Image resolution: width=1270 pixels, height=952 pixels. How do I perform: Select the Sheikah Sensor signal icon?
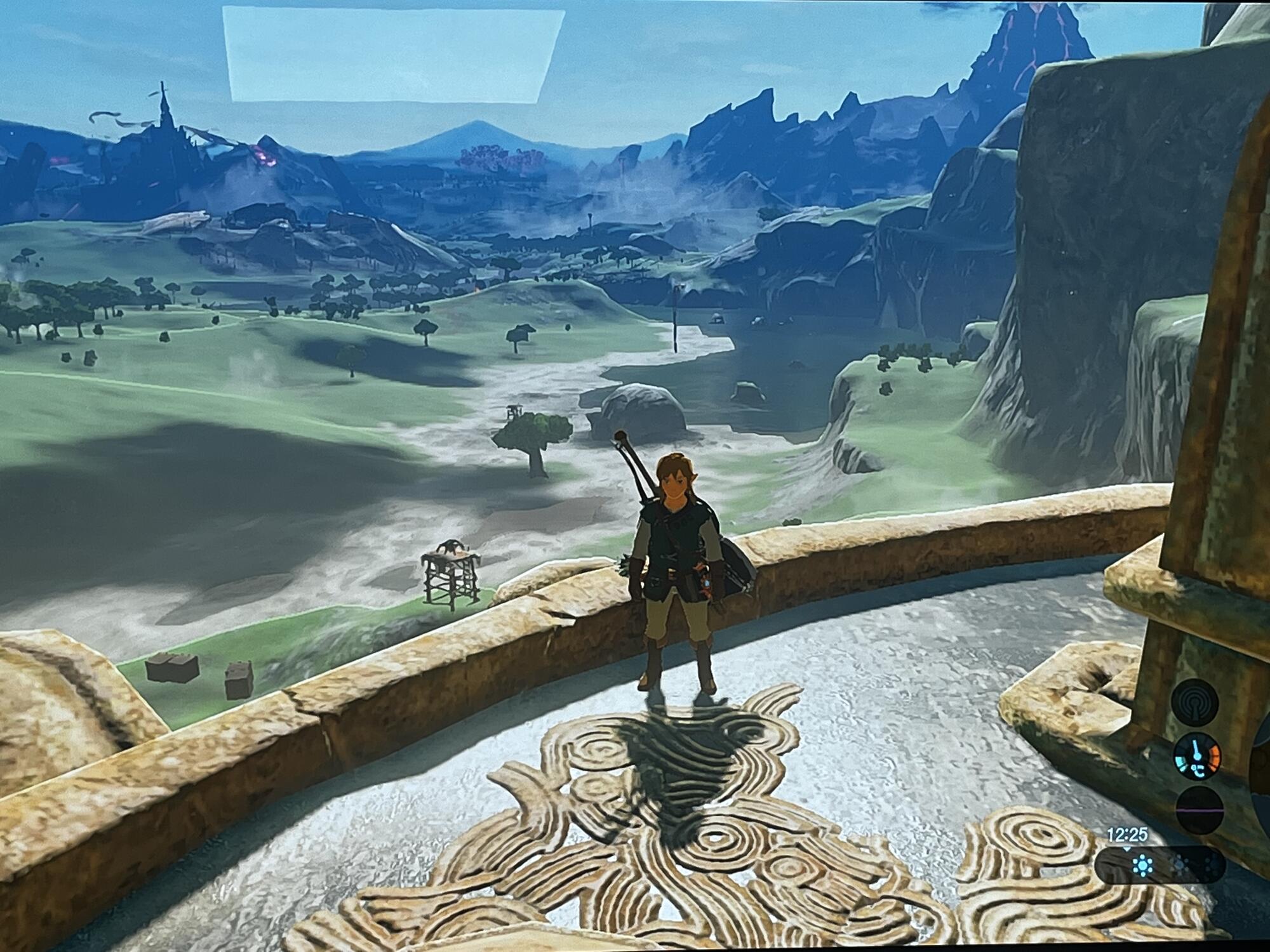click(x=1196, y=704)
